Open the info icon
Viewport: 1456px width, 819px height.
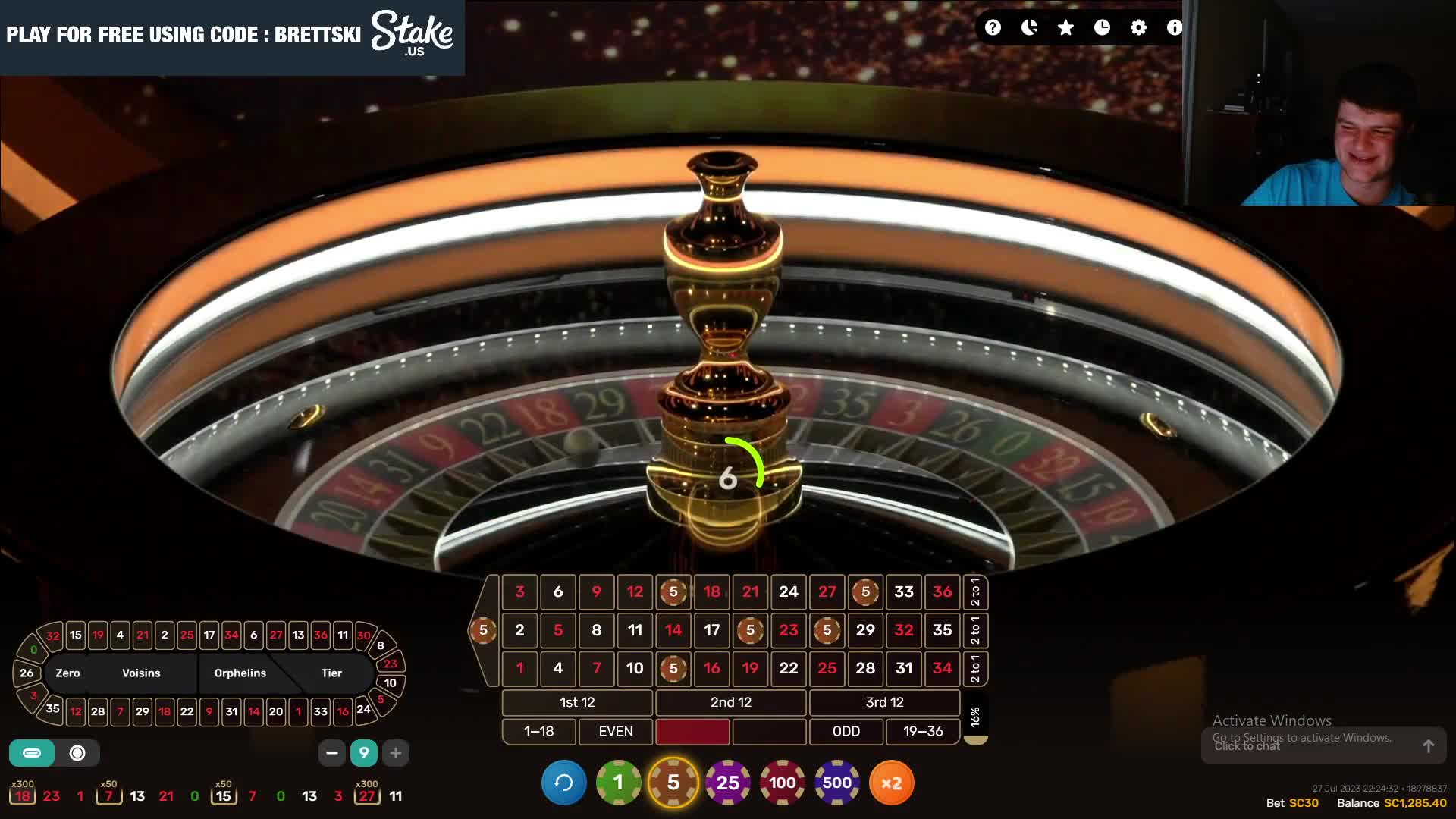[1174, 28]
